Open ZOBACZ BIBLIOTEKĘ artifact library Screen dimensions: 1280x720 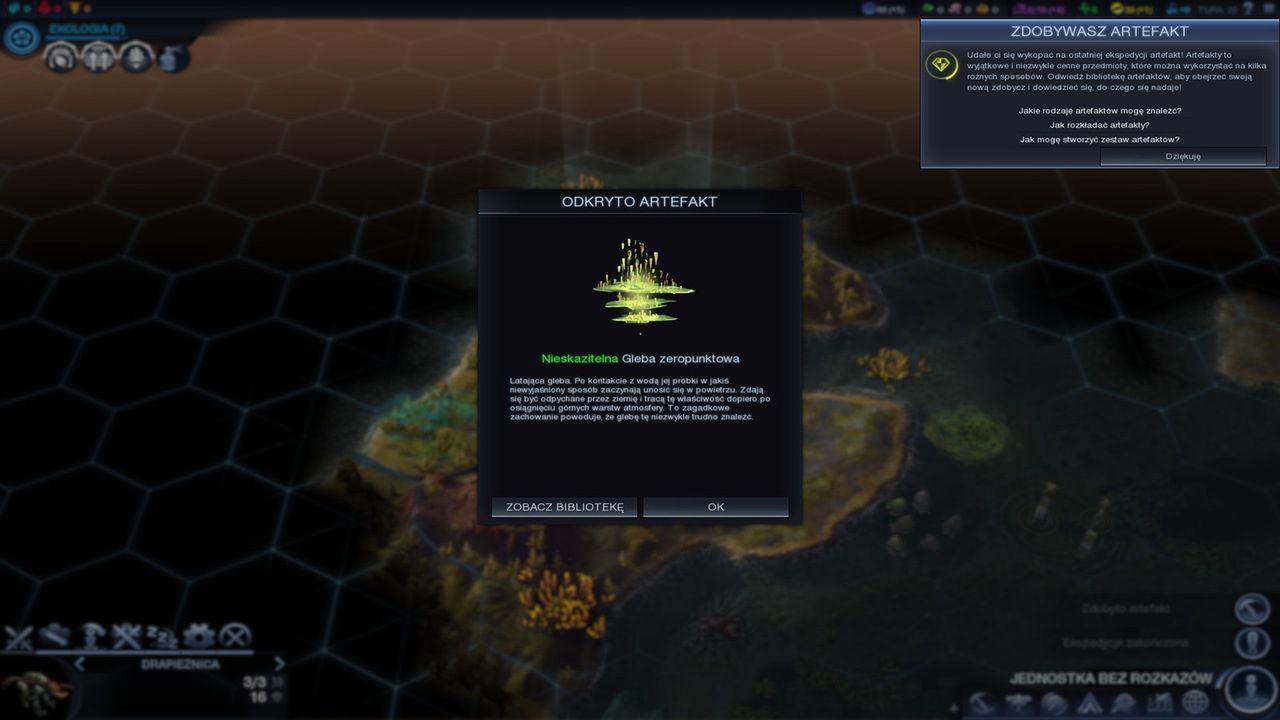click(x=564, y=507)
